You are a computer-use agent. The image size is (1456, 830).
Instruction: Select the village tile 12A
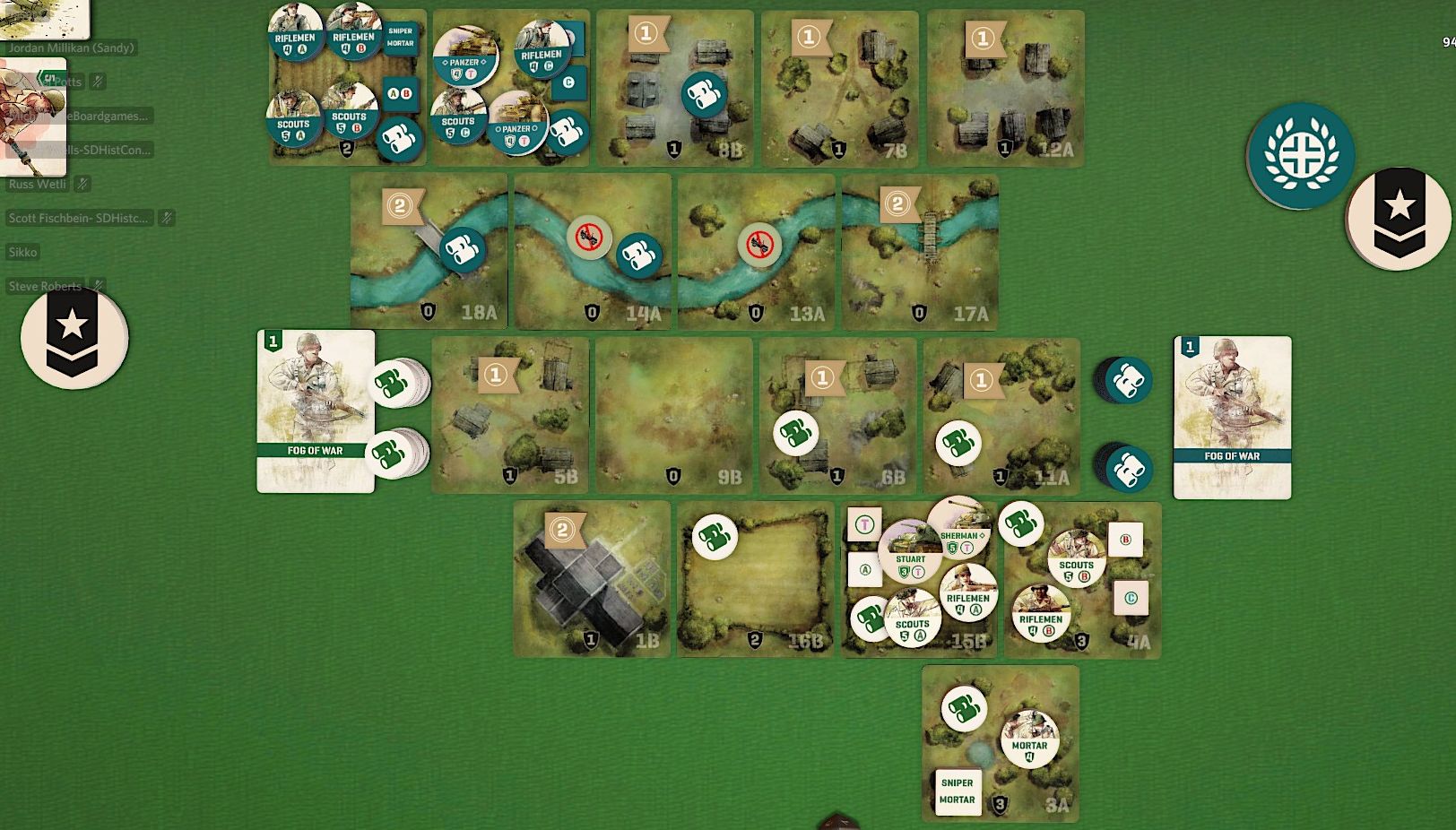click(1005, 90)
